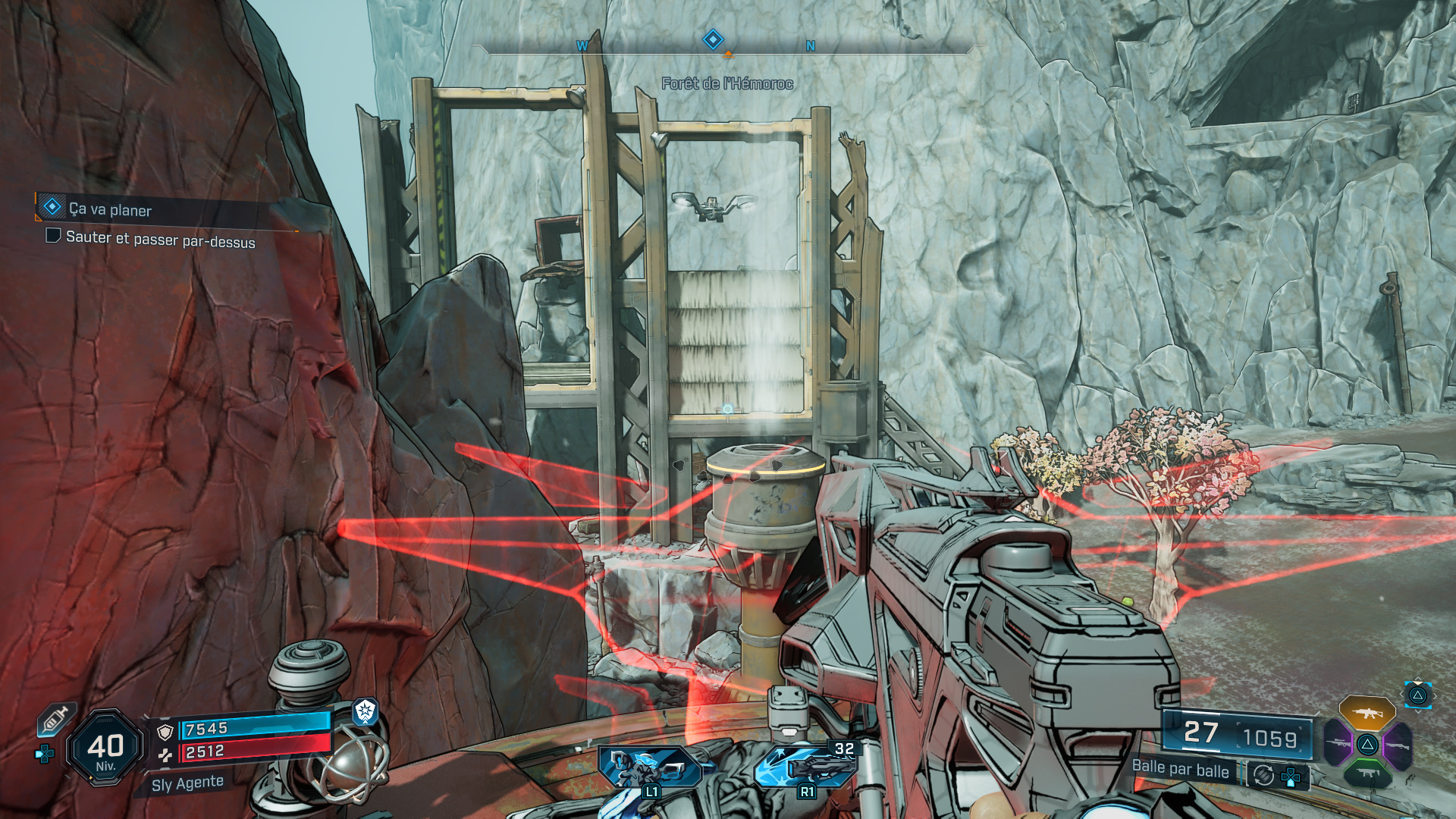Screen dimensions: 1456x819
Task: Toggle the 'Balle par balle' fire mode
Action: (x=1180, y=768)
